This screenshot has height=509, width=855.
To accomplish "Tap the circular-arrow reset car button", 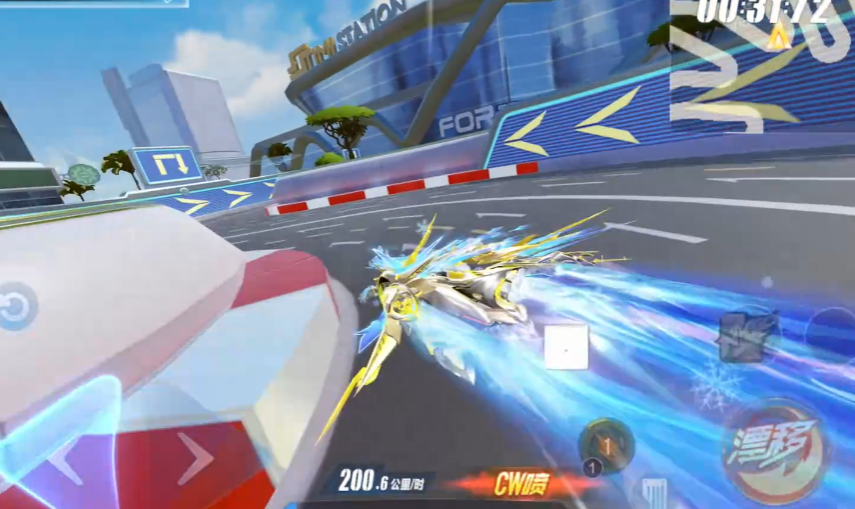I will tap(16, 307).
